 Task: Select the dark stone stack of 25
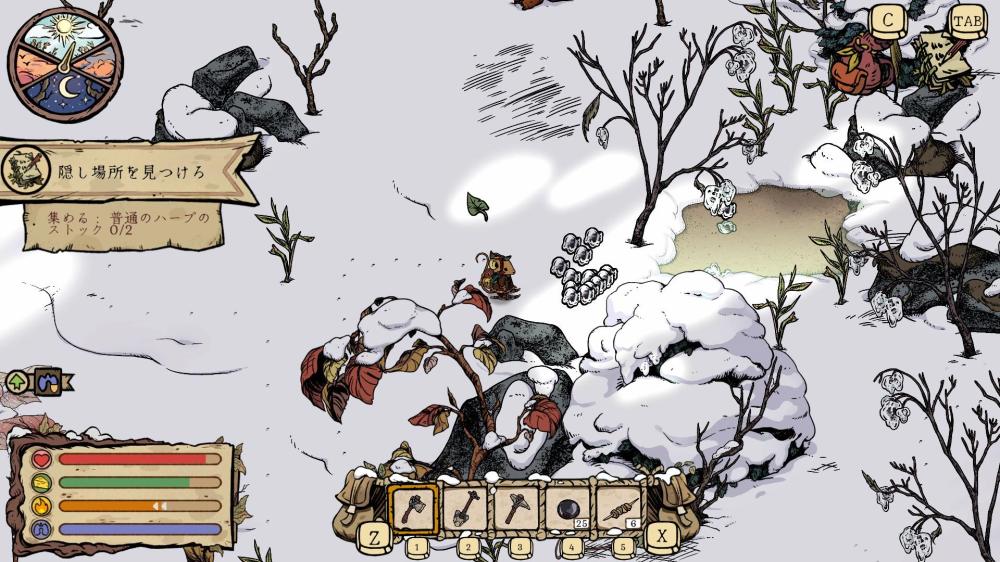click(x=569, y=508)
